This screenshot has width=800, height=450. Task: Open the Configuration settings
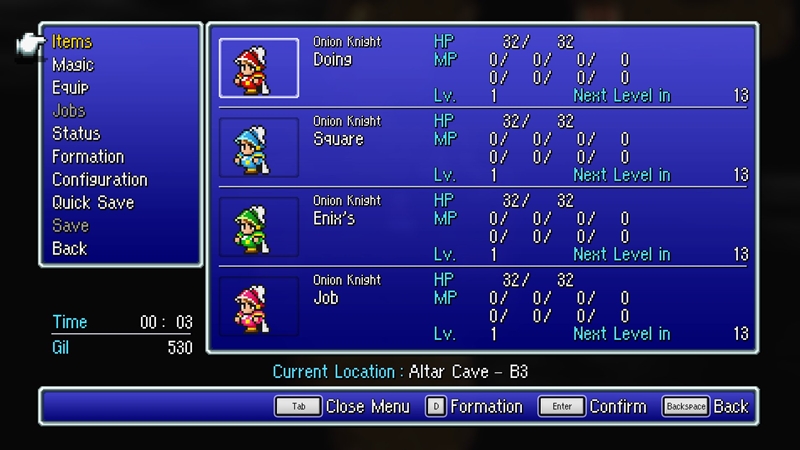99,180
